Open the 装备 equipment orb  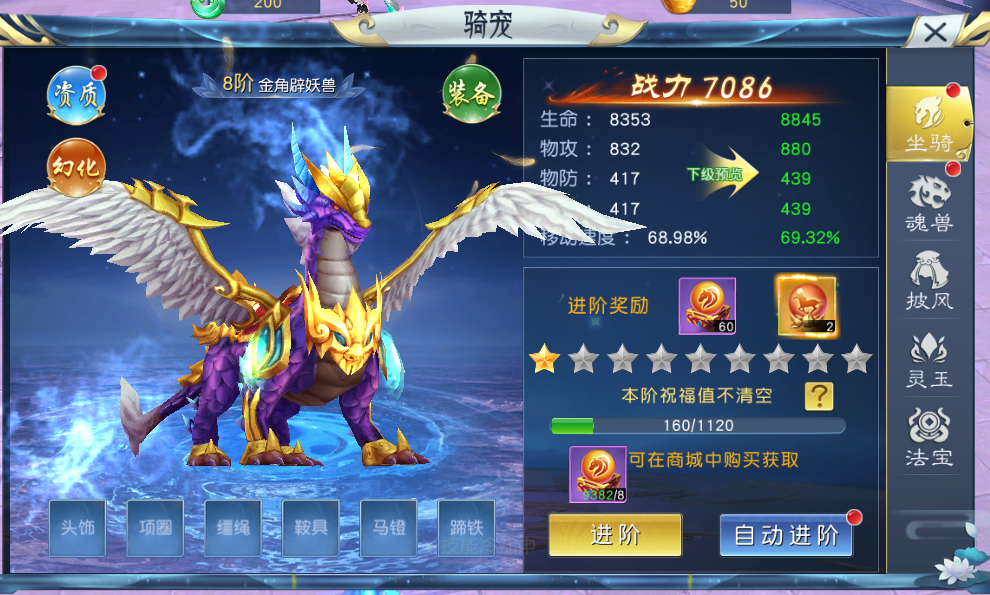tap(471, 94)
